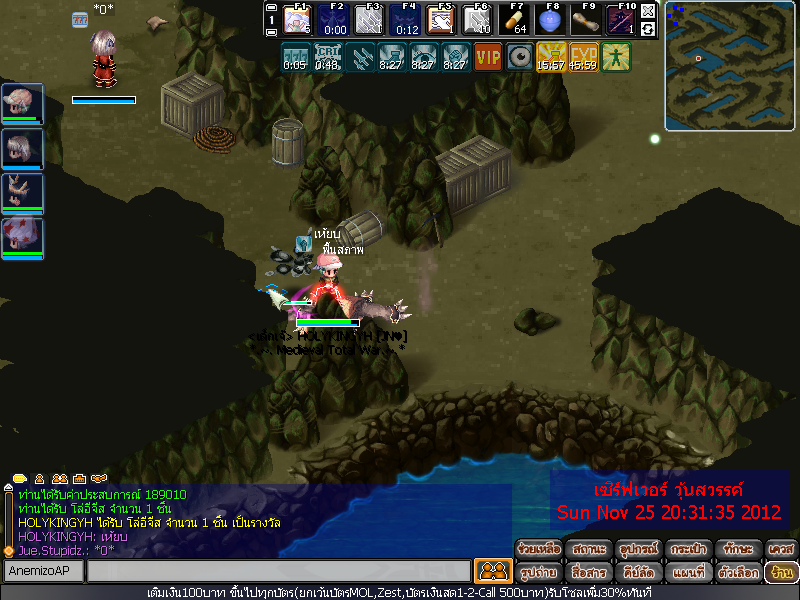Use the F9 scroll item slot
800x600 pixels.
[585, 20]
